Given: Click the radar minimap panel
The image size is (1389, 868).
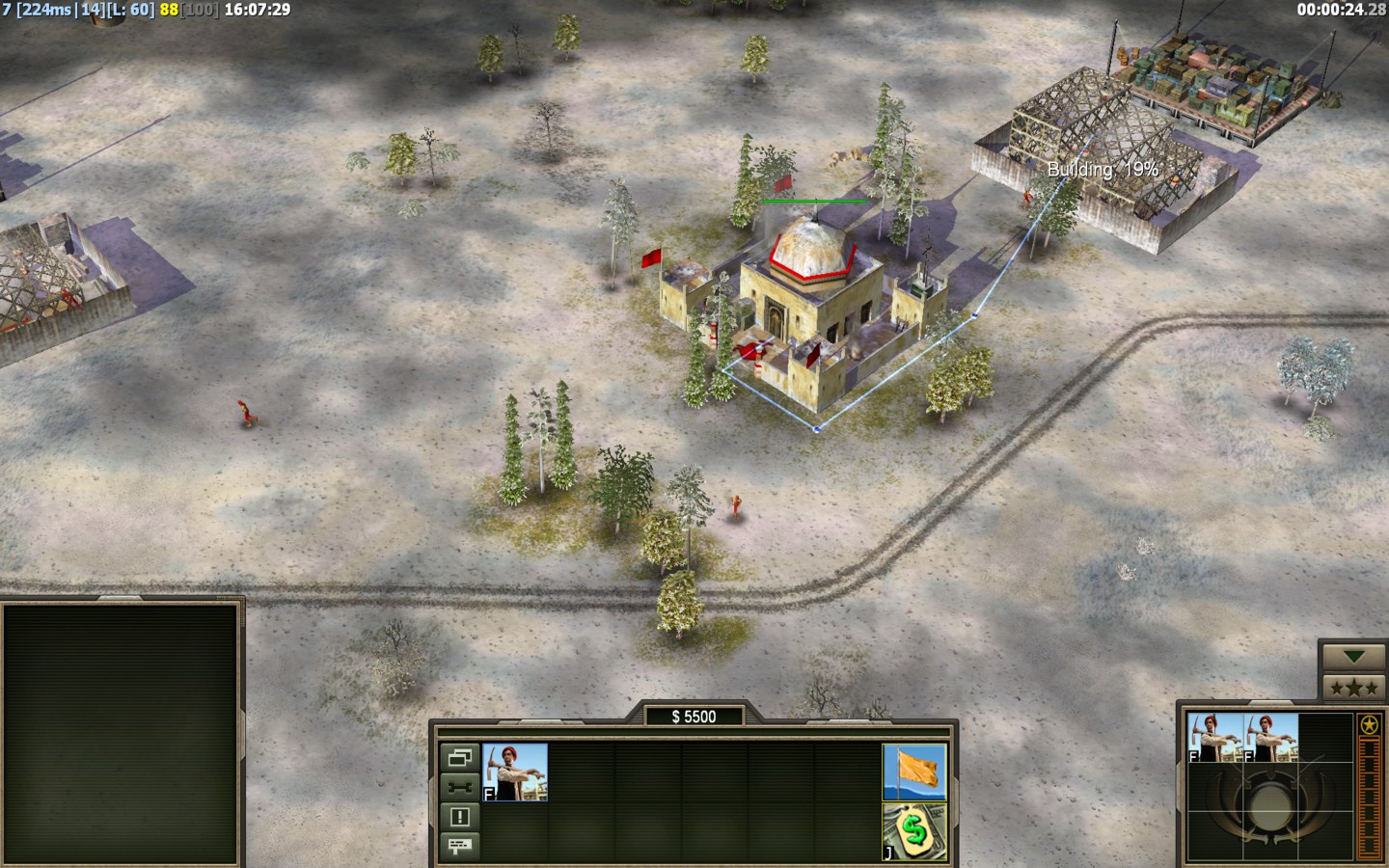Looking at the screenshot, I should click(121, 735).
